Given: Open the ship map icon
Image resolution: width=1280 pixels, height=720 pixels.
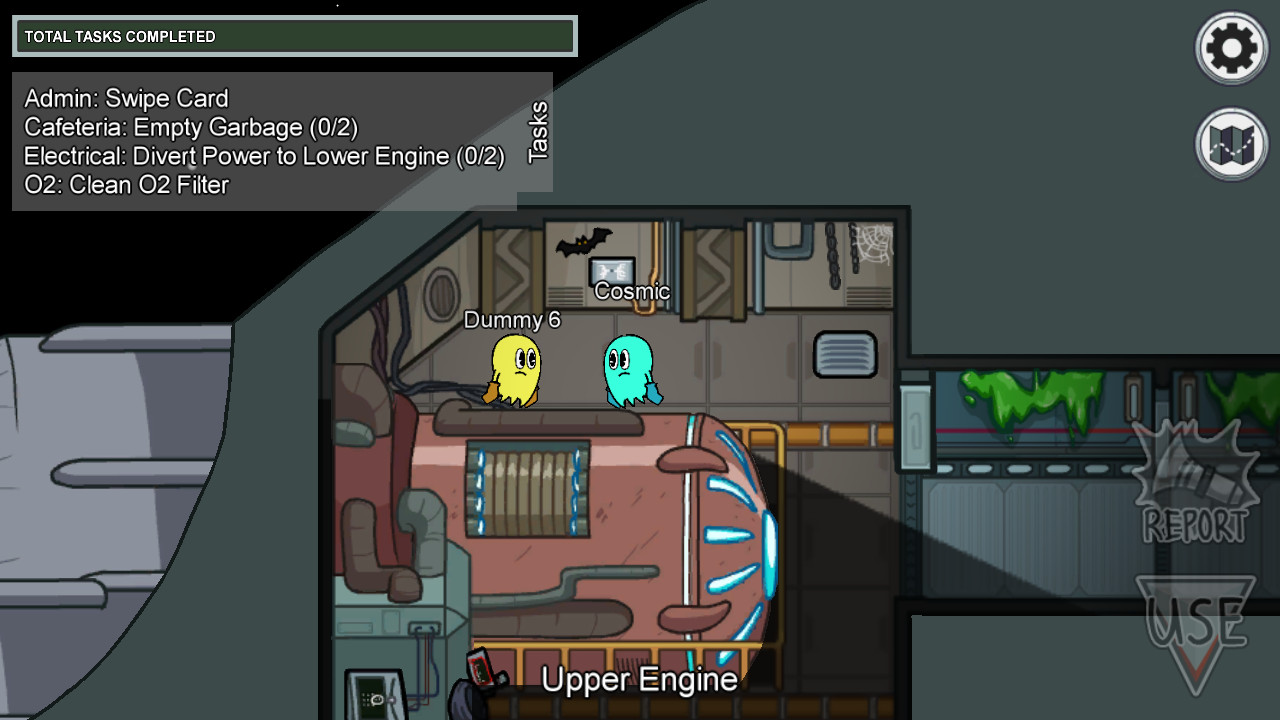Looking at the screenshot, I should tap(1231, 146).
